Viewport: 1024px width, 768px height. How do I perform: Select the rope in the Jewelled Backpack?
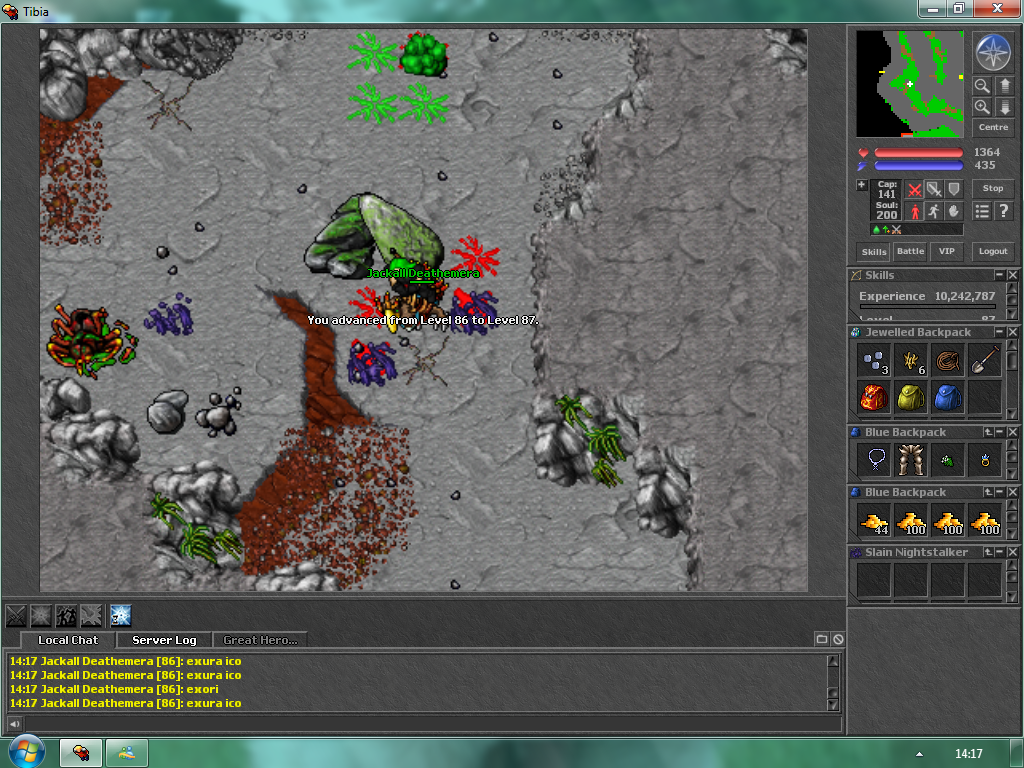point(948,360)
